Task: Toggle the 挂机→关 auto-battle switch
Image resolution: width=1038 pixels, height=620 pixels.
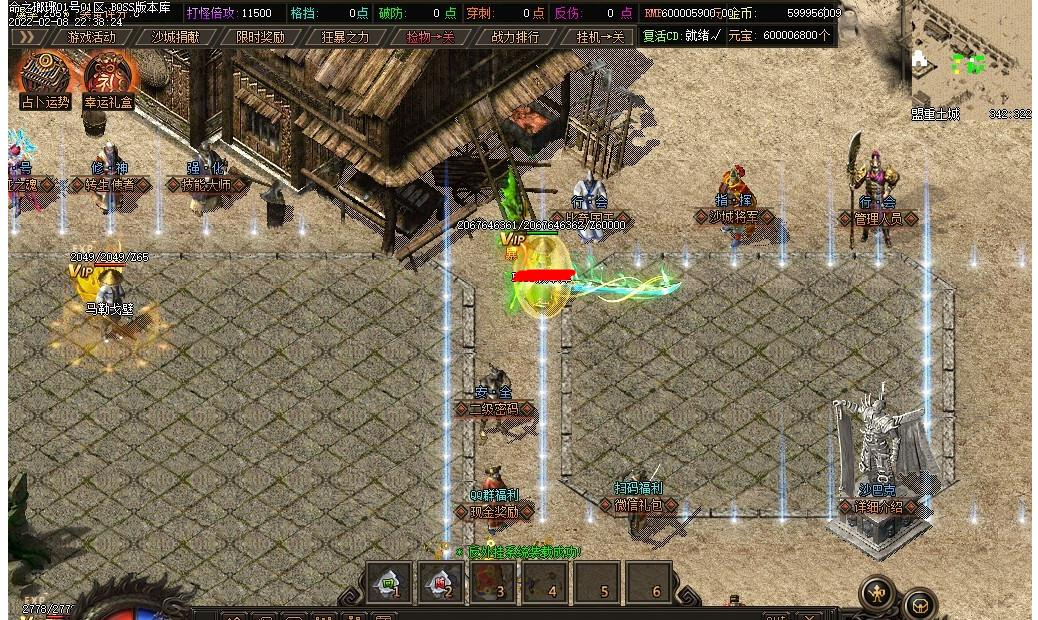Action: click(600, 37)
